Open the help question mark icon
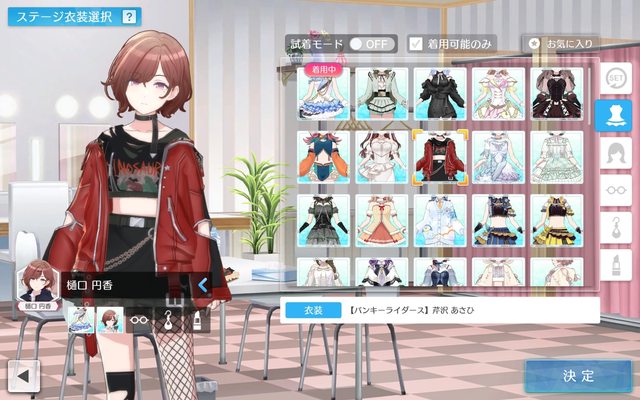This screenshot has width=640, height=400. tap(129, 16)
